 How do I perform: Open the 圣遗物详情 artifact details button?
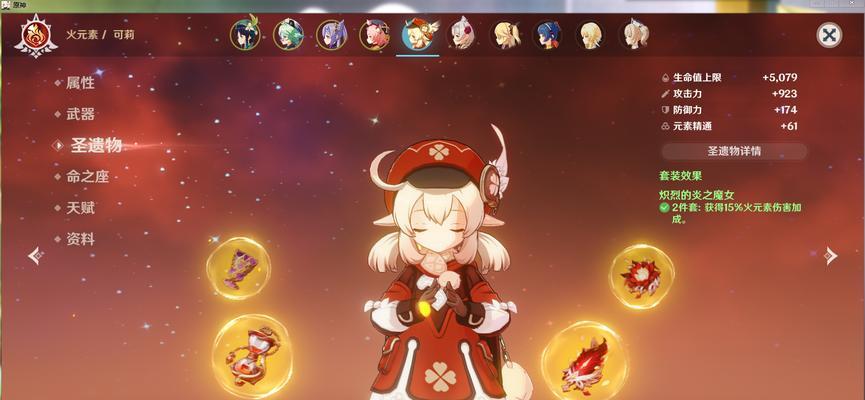click(734, 151)
